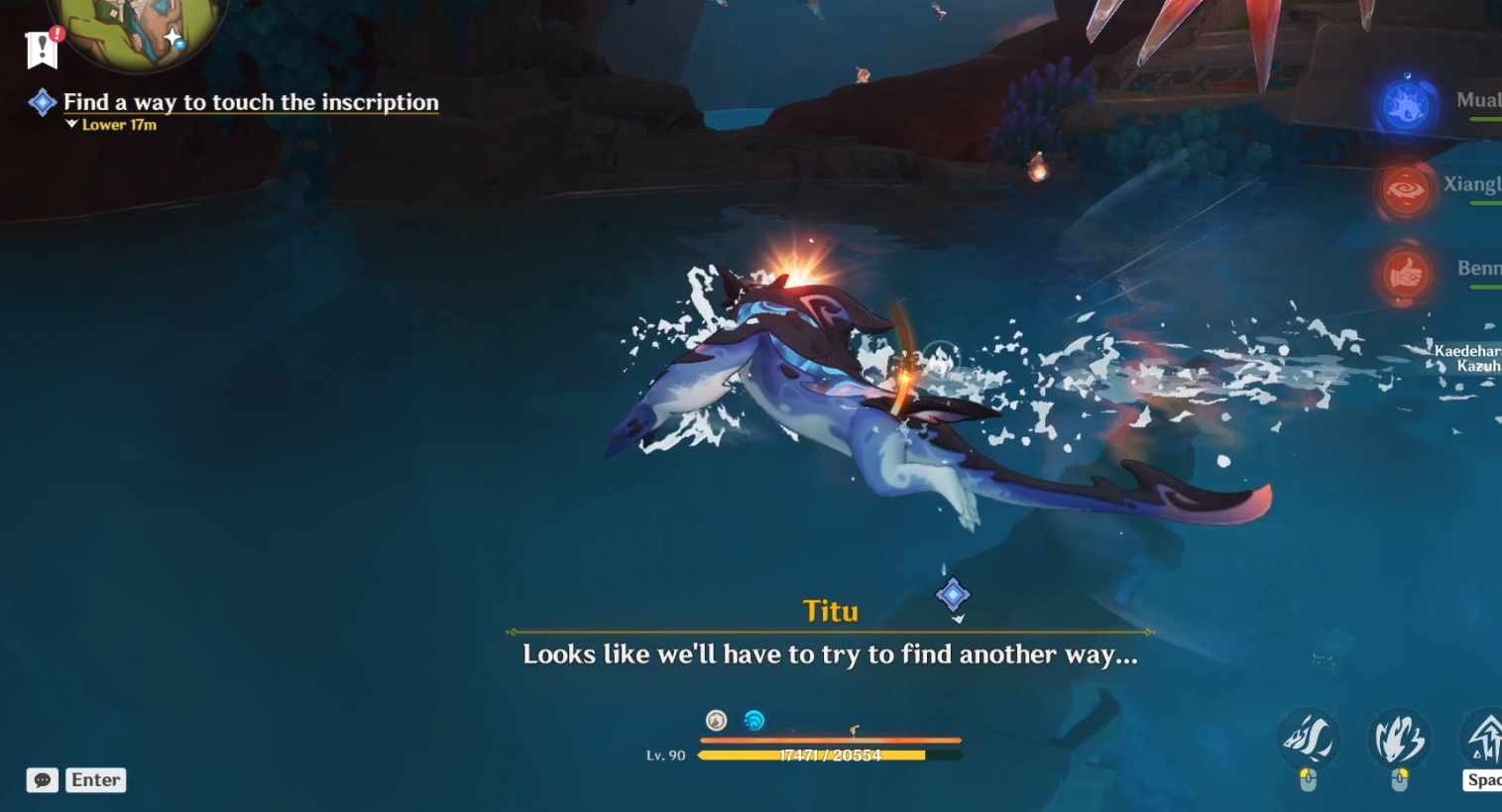Select Kaedehara Kazuha in the party list

coord(1467,358)
